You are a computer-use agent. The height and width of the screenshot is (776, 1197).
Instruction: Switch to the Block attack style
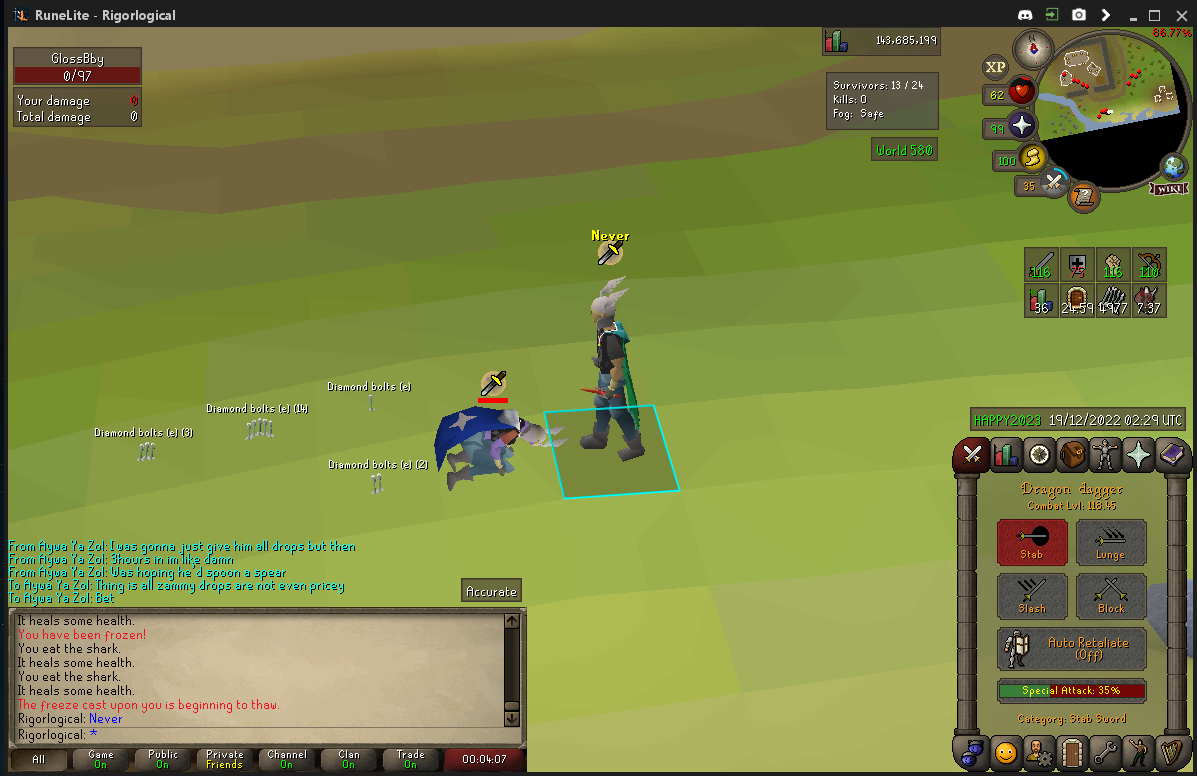(x=1111, y=596)
